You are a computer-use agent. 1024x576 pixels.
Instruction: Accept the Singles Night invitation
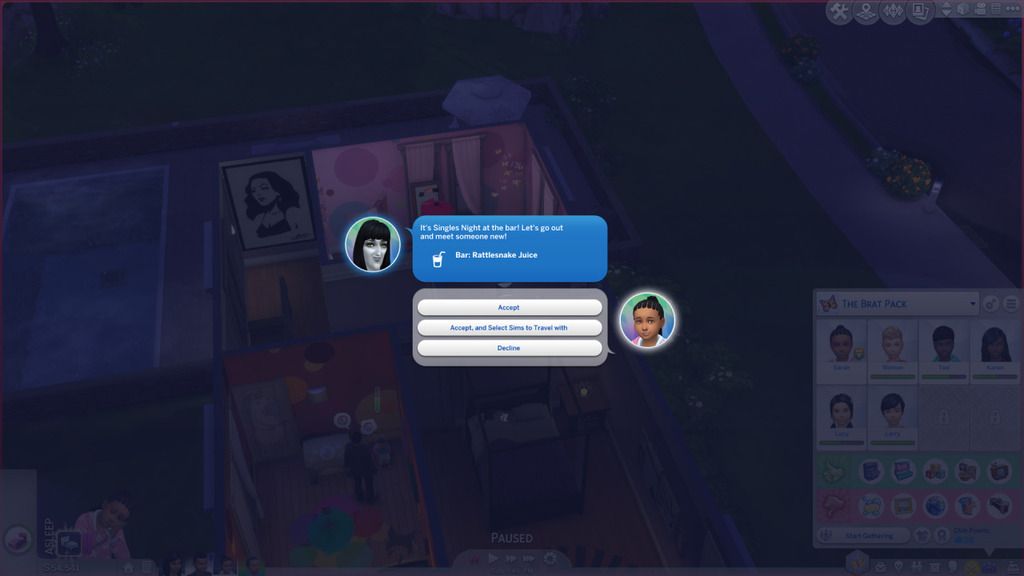(x=509, y=307)
